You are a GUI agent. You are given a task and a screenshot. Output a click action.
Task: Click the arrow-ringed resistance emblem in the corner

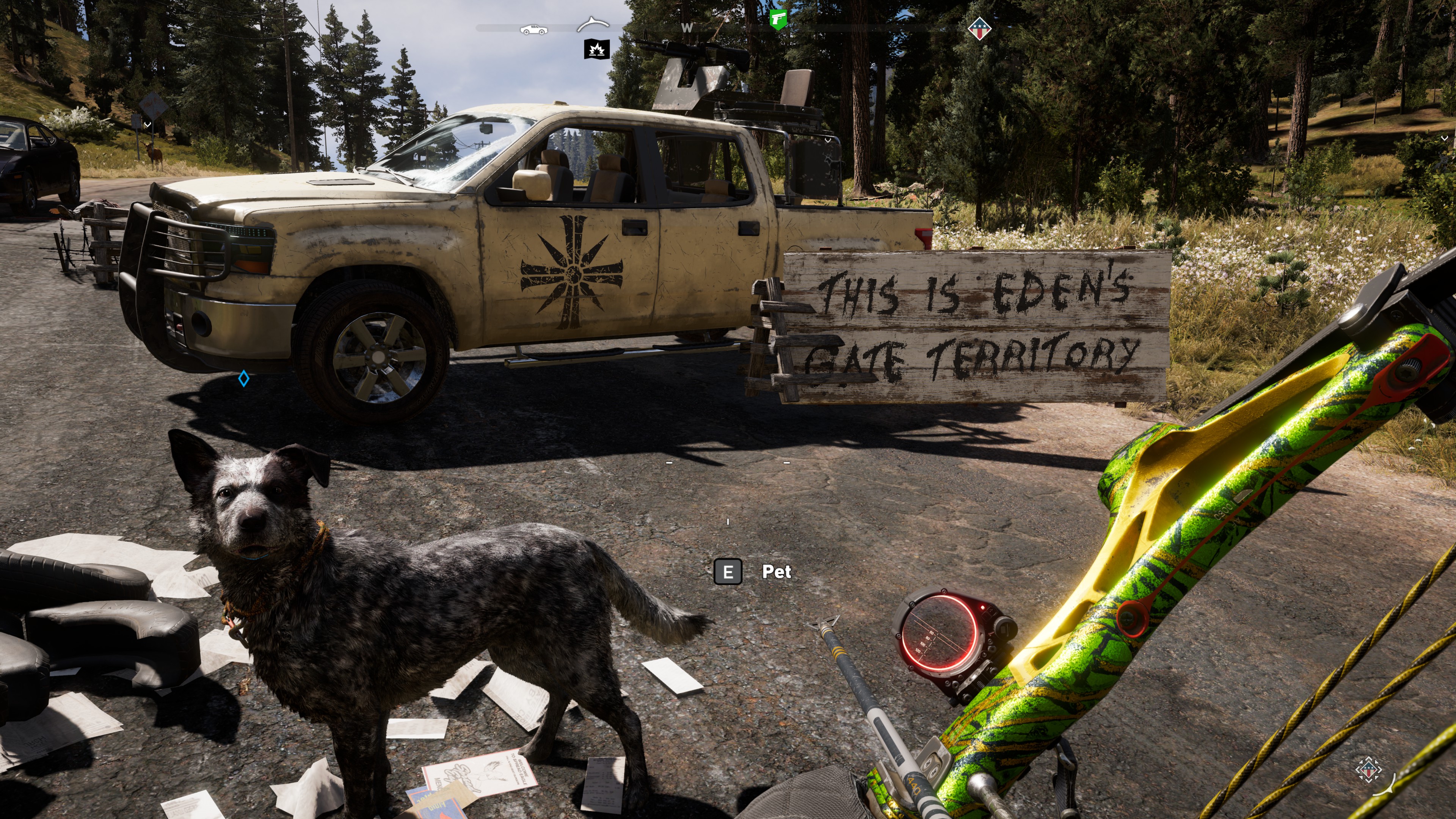point(1368,769)
